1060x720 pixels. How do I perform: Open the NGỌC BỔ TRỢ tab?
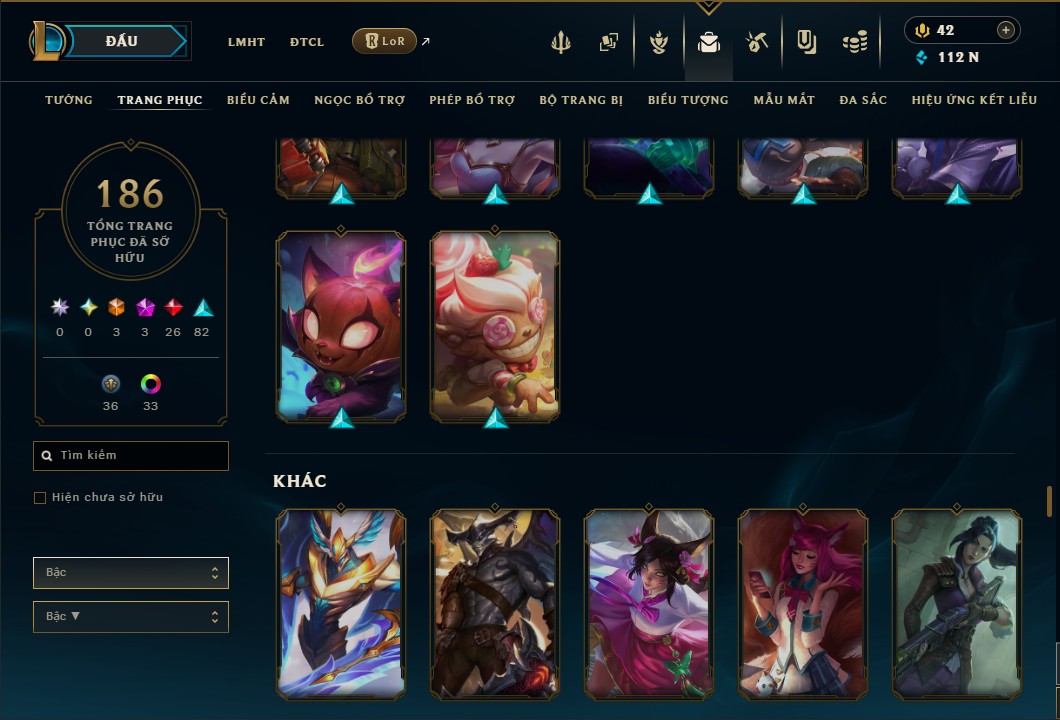[359, 100]
